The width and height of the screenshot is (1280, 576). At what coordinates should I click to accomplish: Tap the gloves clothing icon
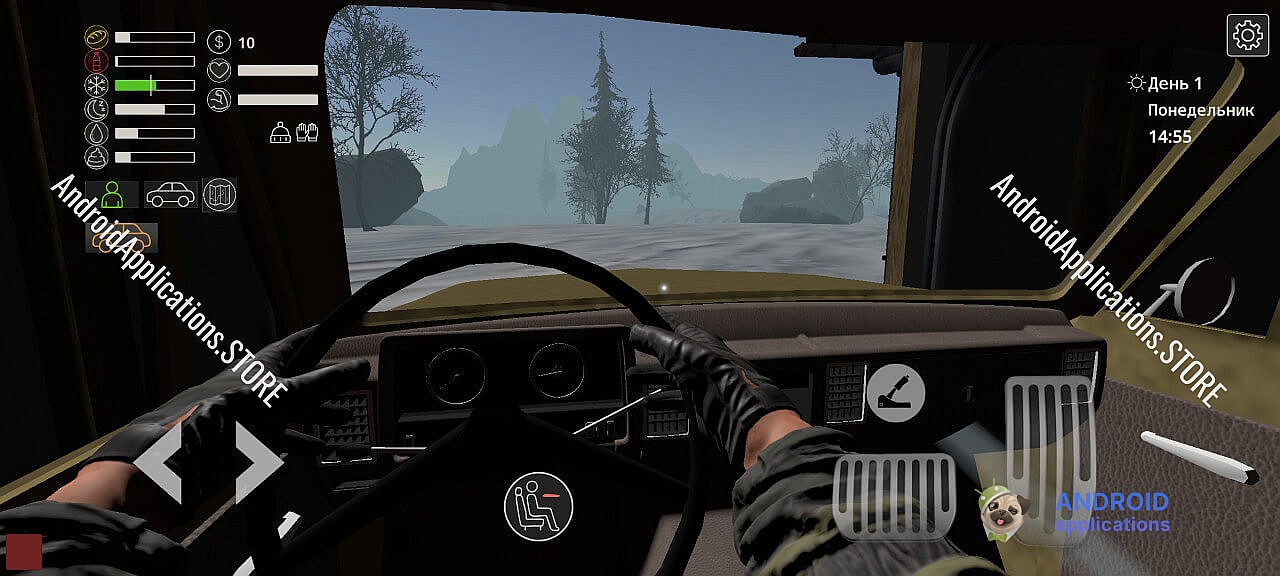(x=307, y=132)
